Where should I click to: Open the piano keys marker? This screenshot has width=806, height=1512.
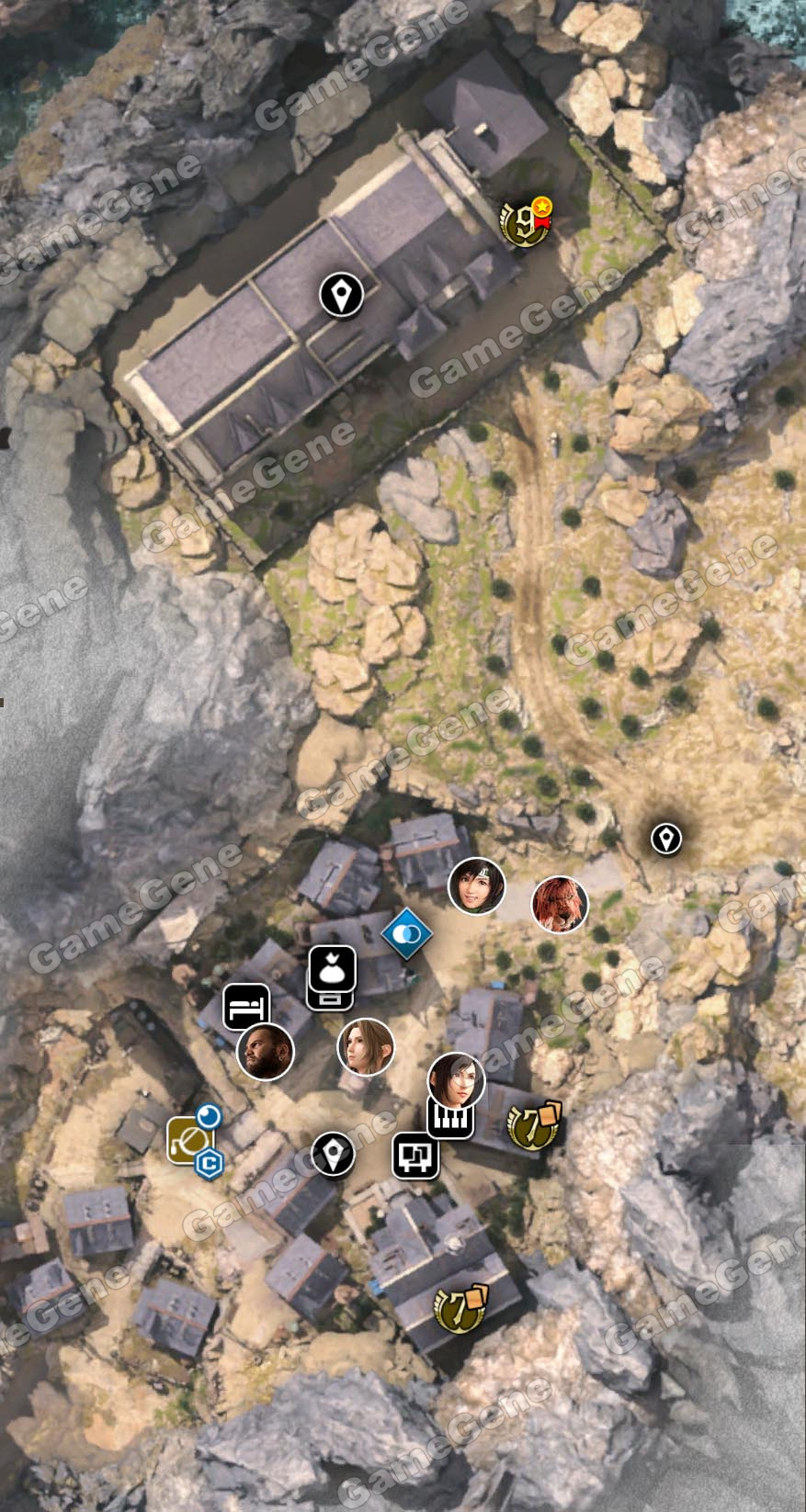click(450, 1118)
